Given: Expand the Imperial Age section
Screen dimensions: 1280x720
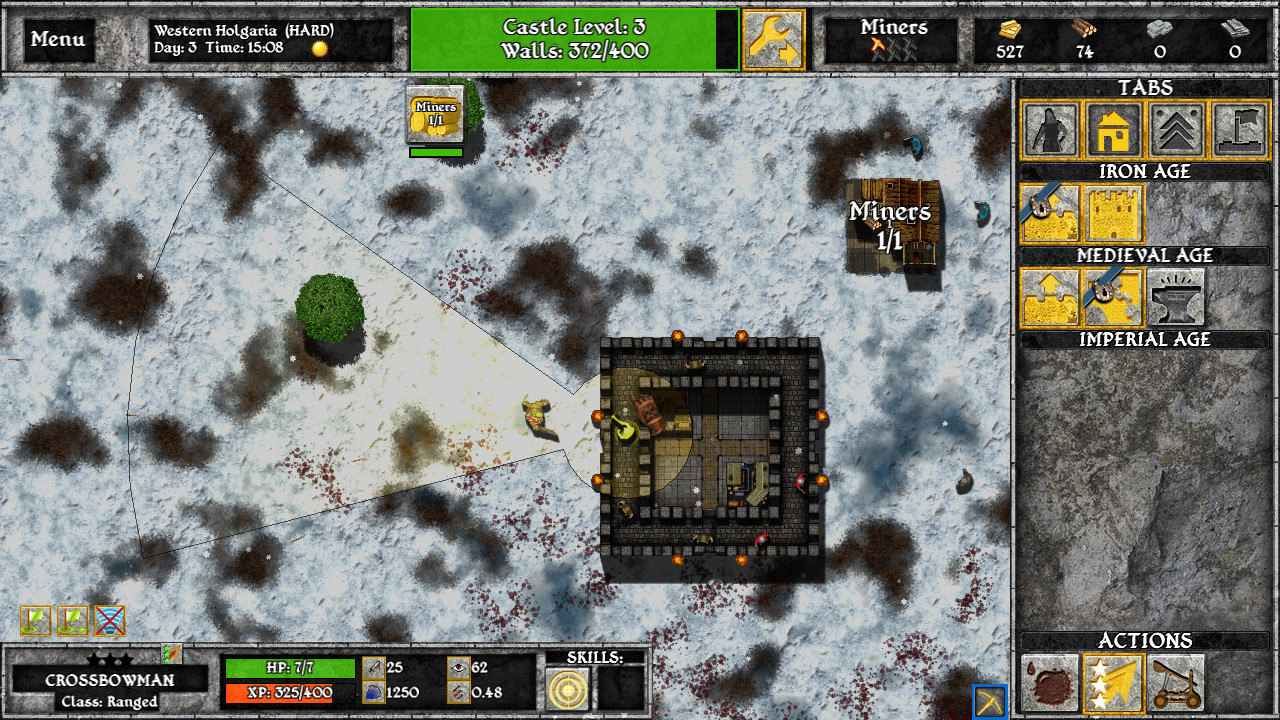Looking at the screenshot, I should pos(1144,339).
